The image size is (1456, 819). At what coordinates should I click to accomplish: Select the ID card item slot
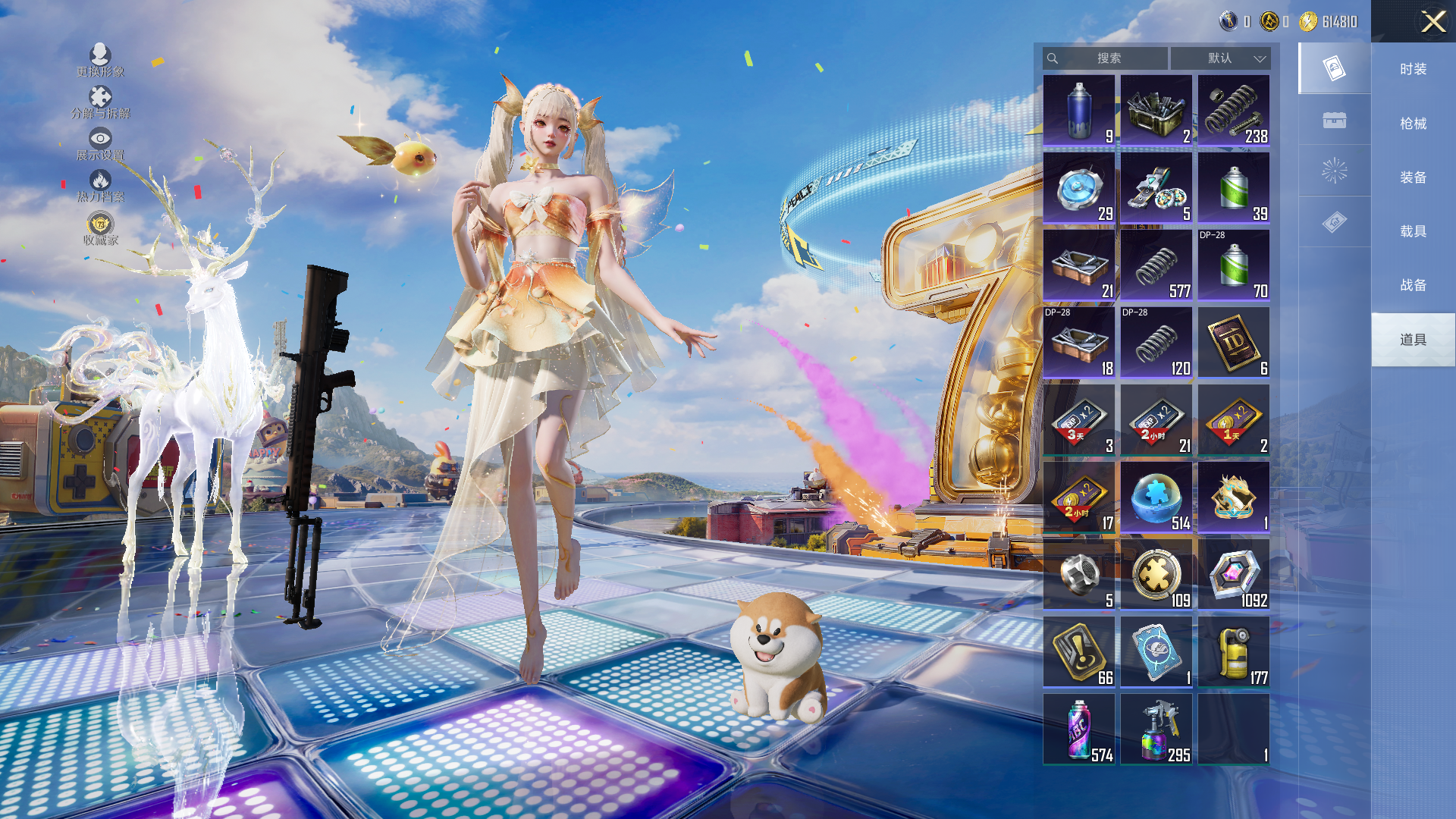[x=1234, y=342]
